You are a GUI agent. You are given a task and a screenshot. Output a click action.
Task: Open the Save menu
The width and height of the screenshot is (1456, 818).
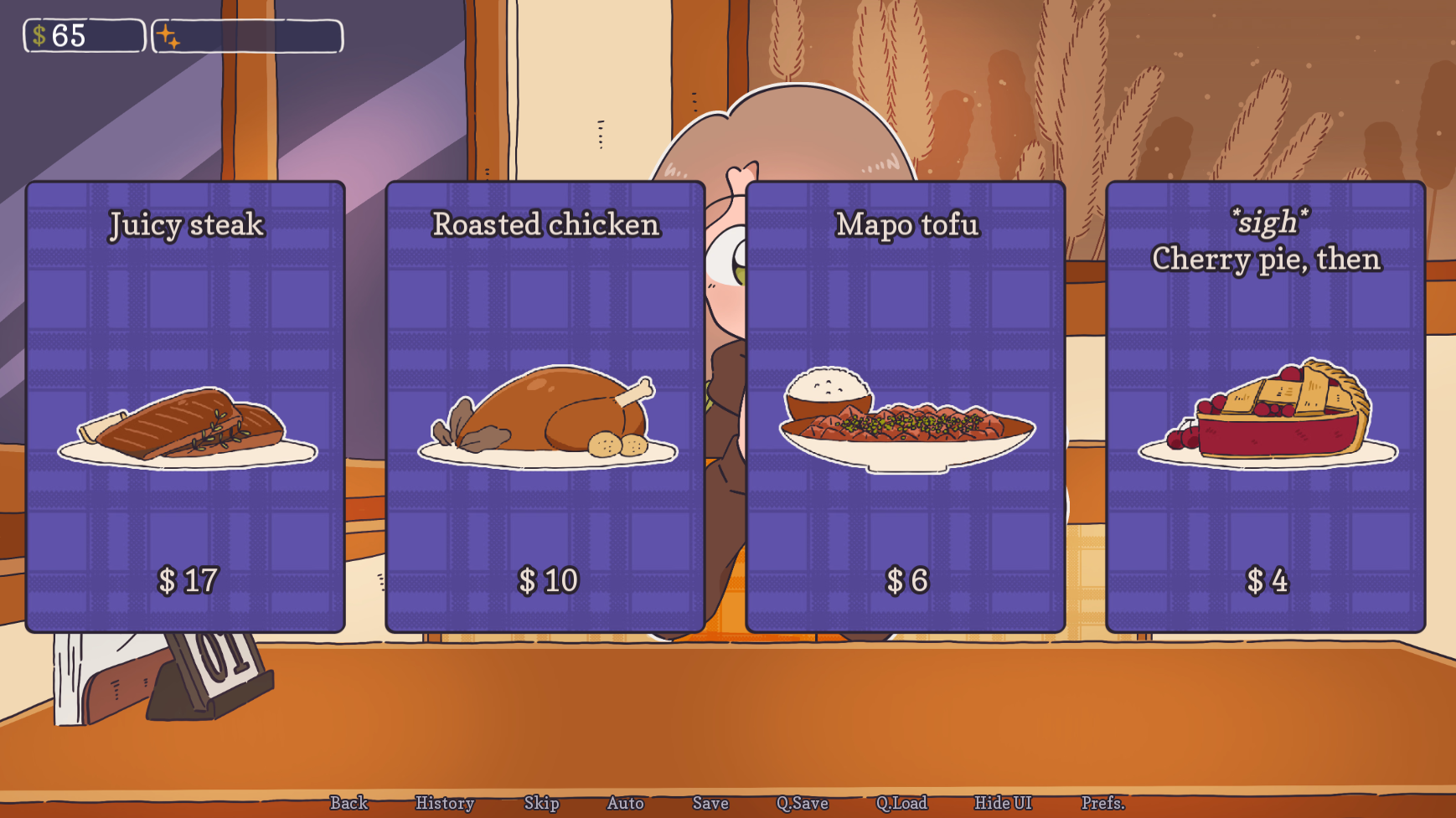tap(710, 803)
